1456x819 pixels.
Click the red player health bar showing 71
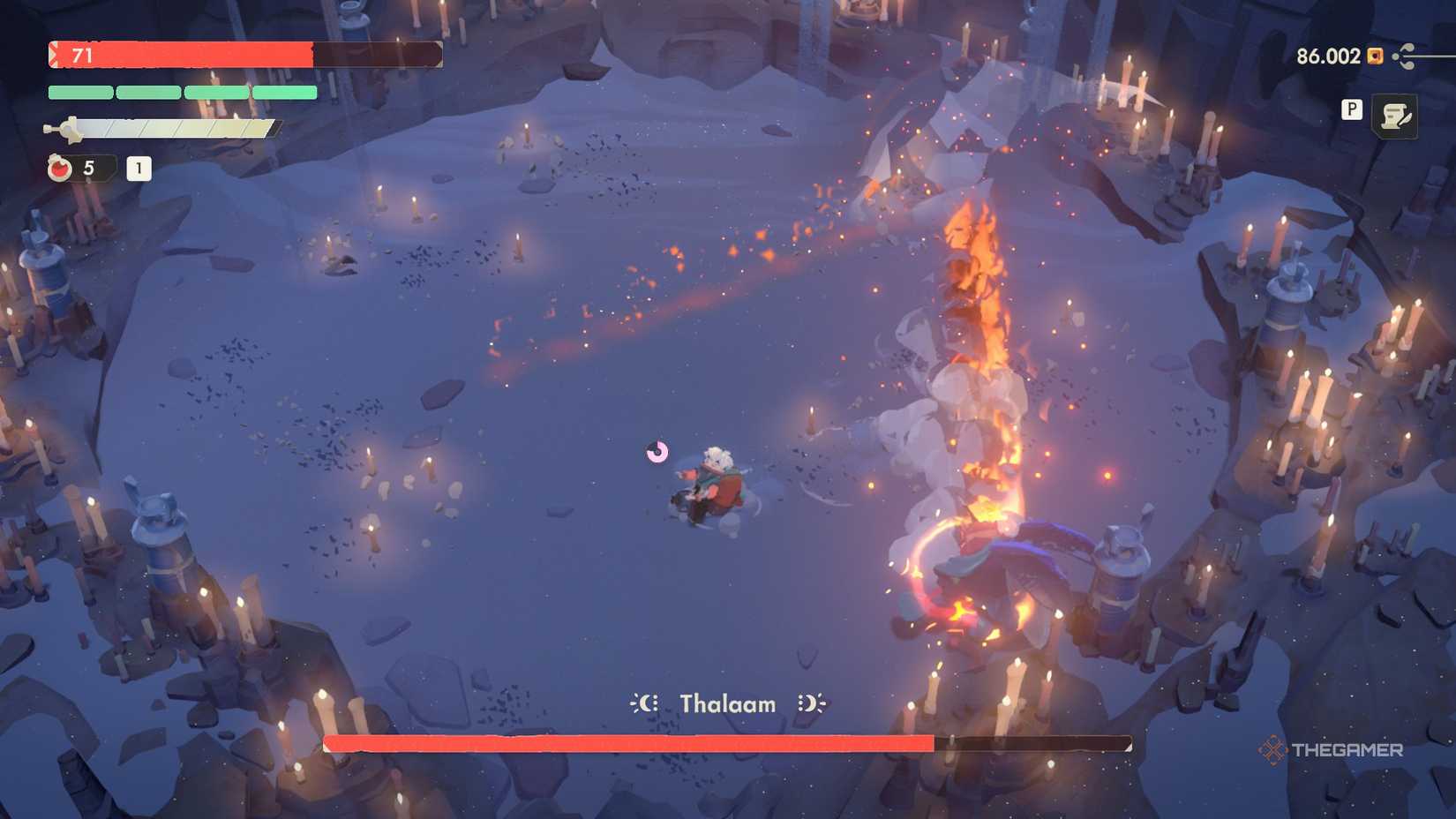[221, 55]
